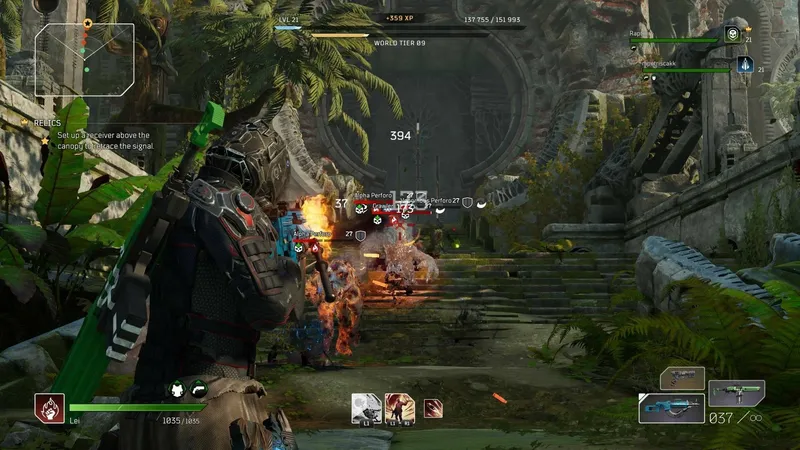Click the Pyromancer flaming fist class icon

click(49, 407)
